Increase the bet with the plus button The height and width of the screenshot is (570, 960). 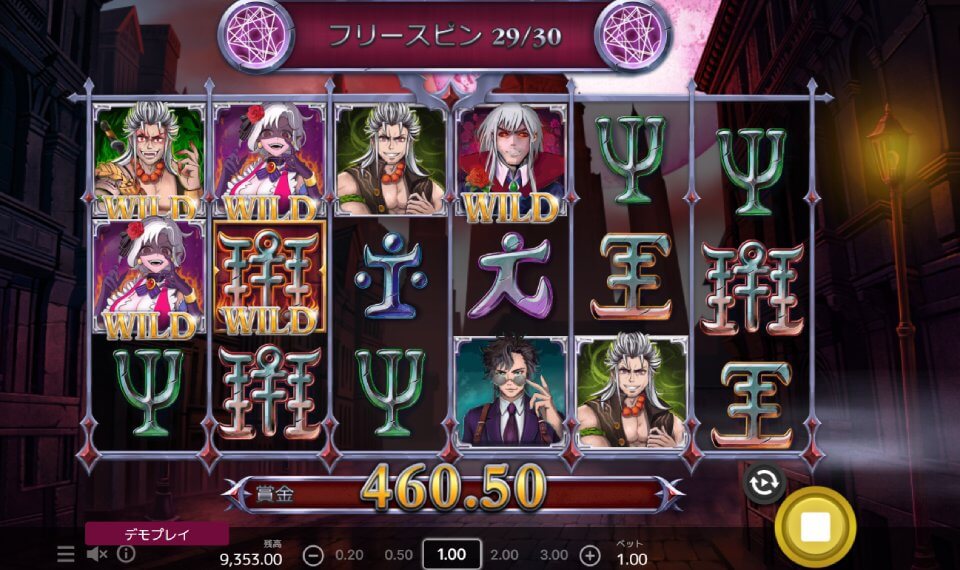tap(590, 555)
